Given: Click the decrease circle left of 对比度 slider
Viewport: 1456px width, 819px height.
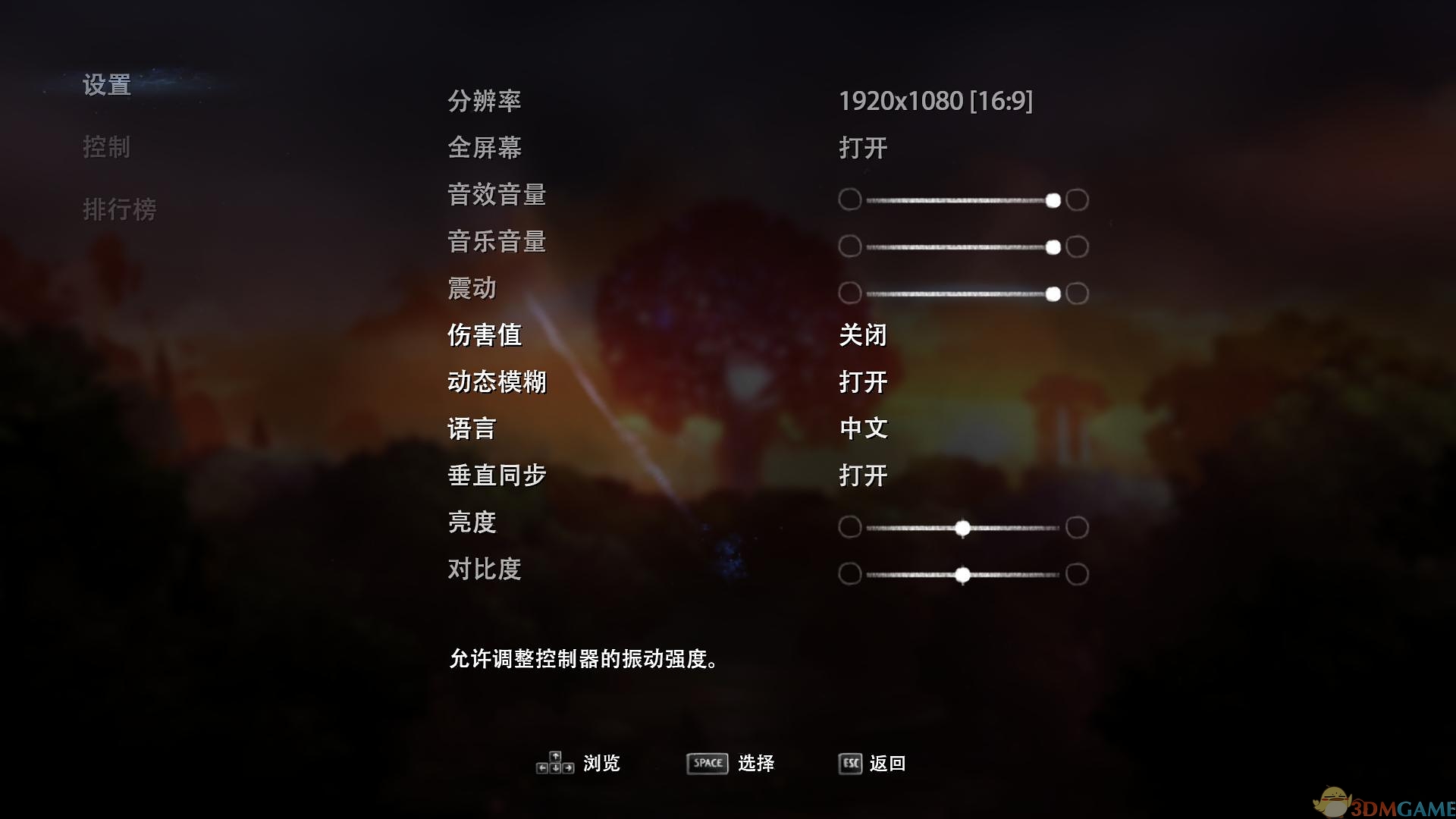Looking at the screenshot, I should pyautogui.click(x=849, y=574).
